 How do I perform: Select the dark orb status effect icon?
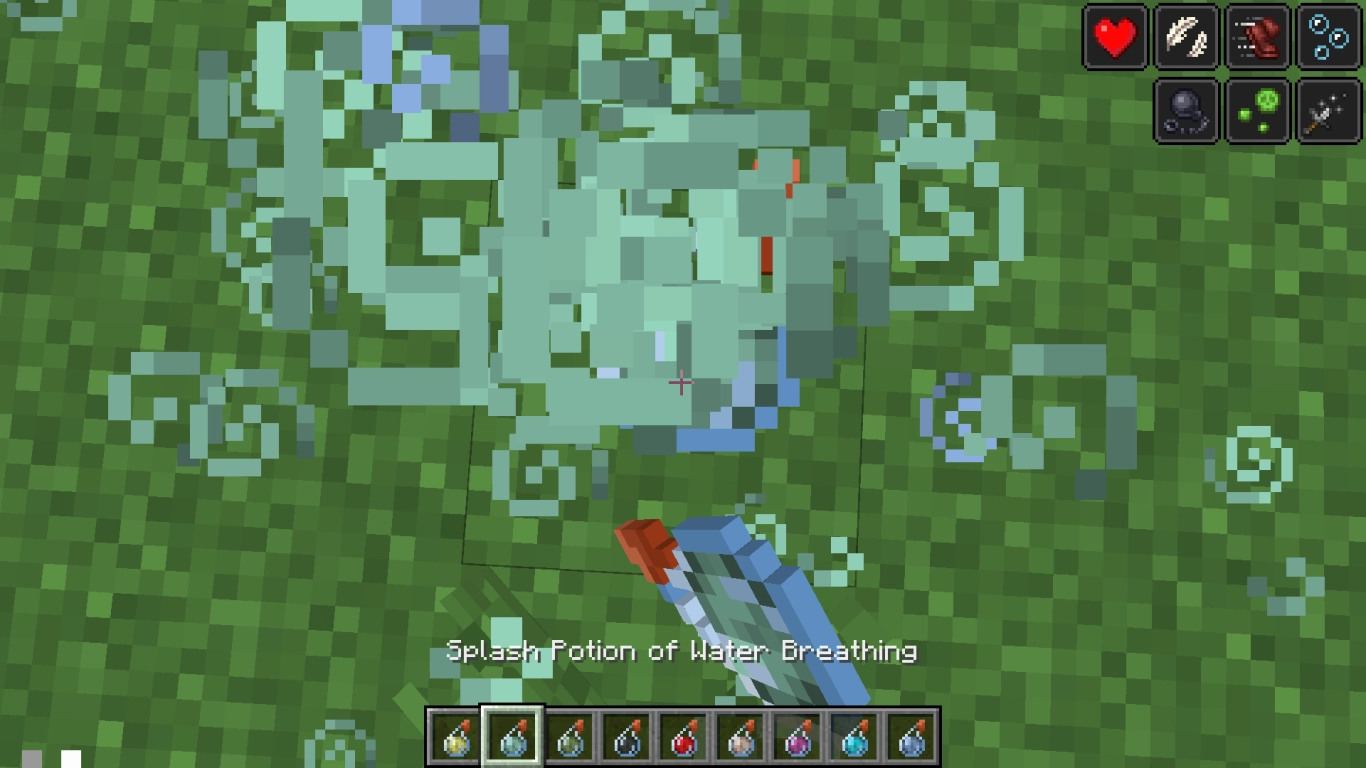pyautogui.click(x=1186, y=110)
